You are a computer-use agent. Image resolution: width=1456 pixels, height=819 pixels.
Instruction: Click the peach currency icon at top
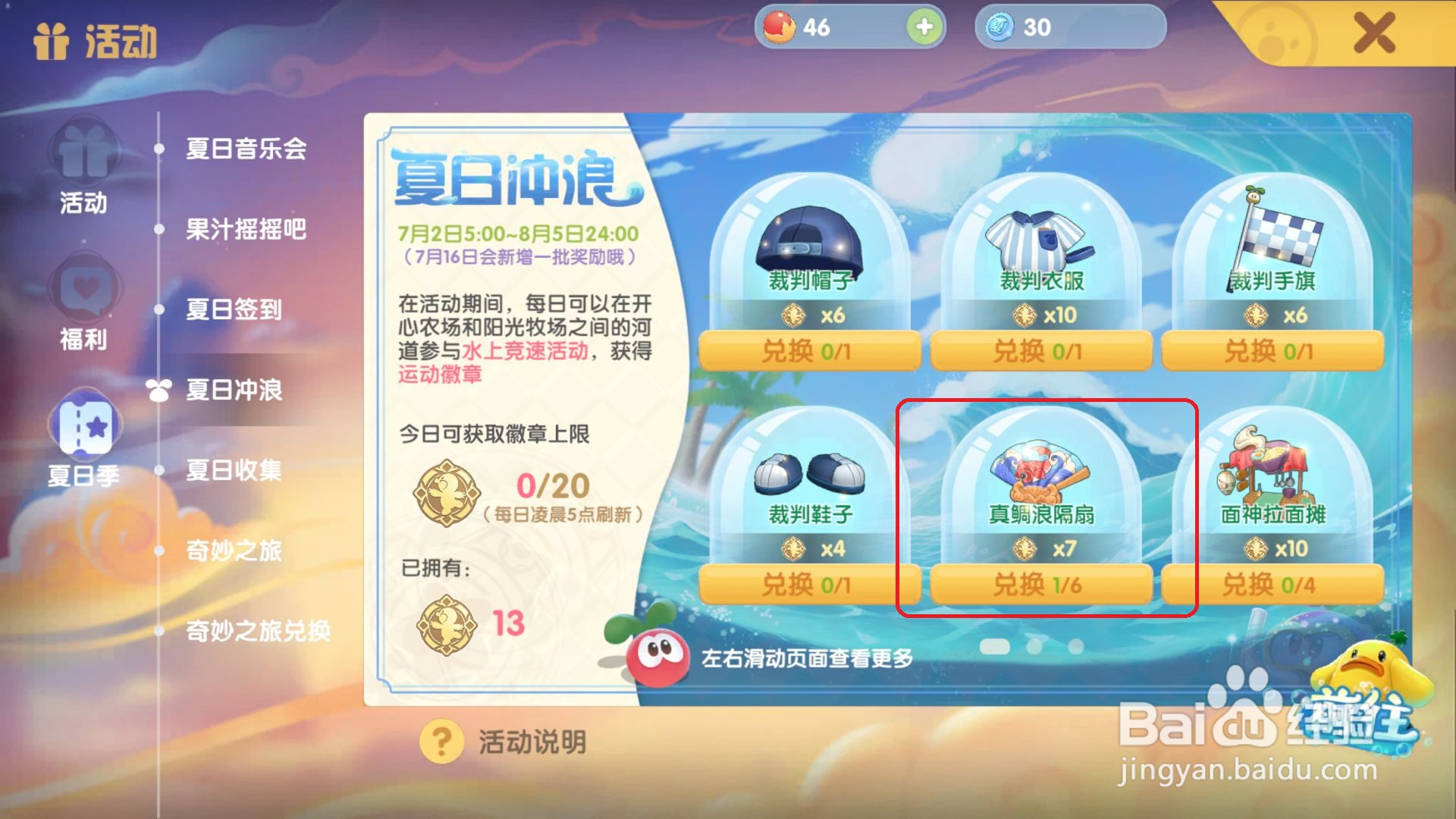[x=781, y=27]
